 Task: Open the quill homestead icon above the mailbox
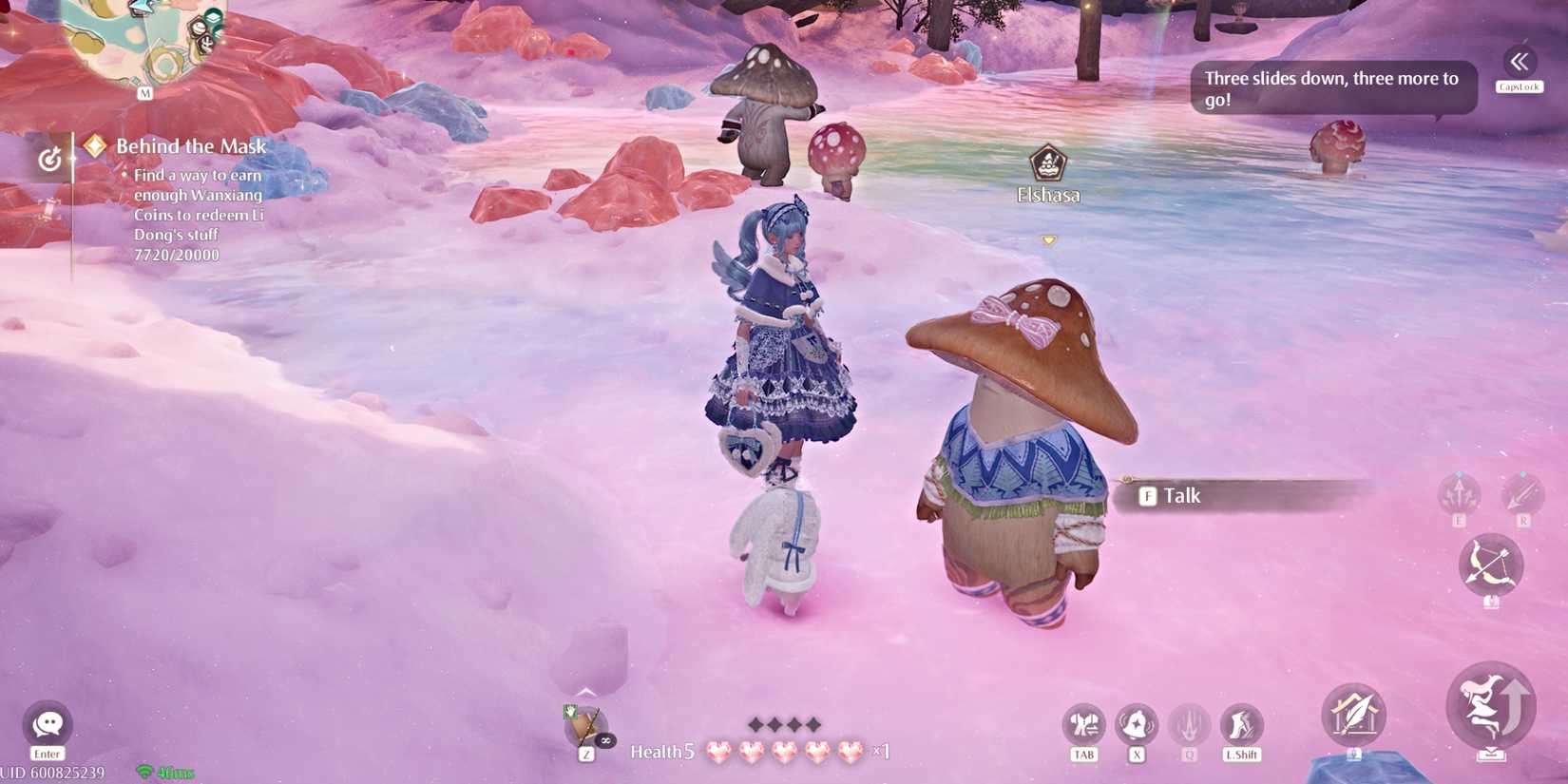point(1353,715)
